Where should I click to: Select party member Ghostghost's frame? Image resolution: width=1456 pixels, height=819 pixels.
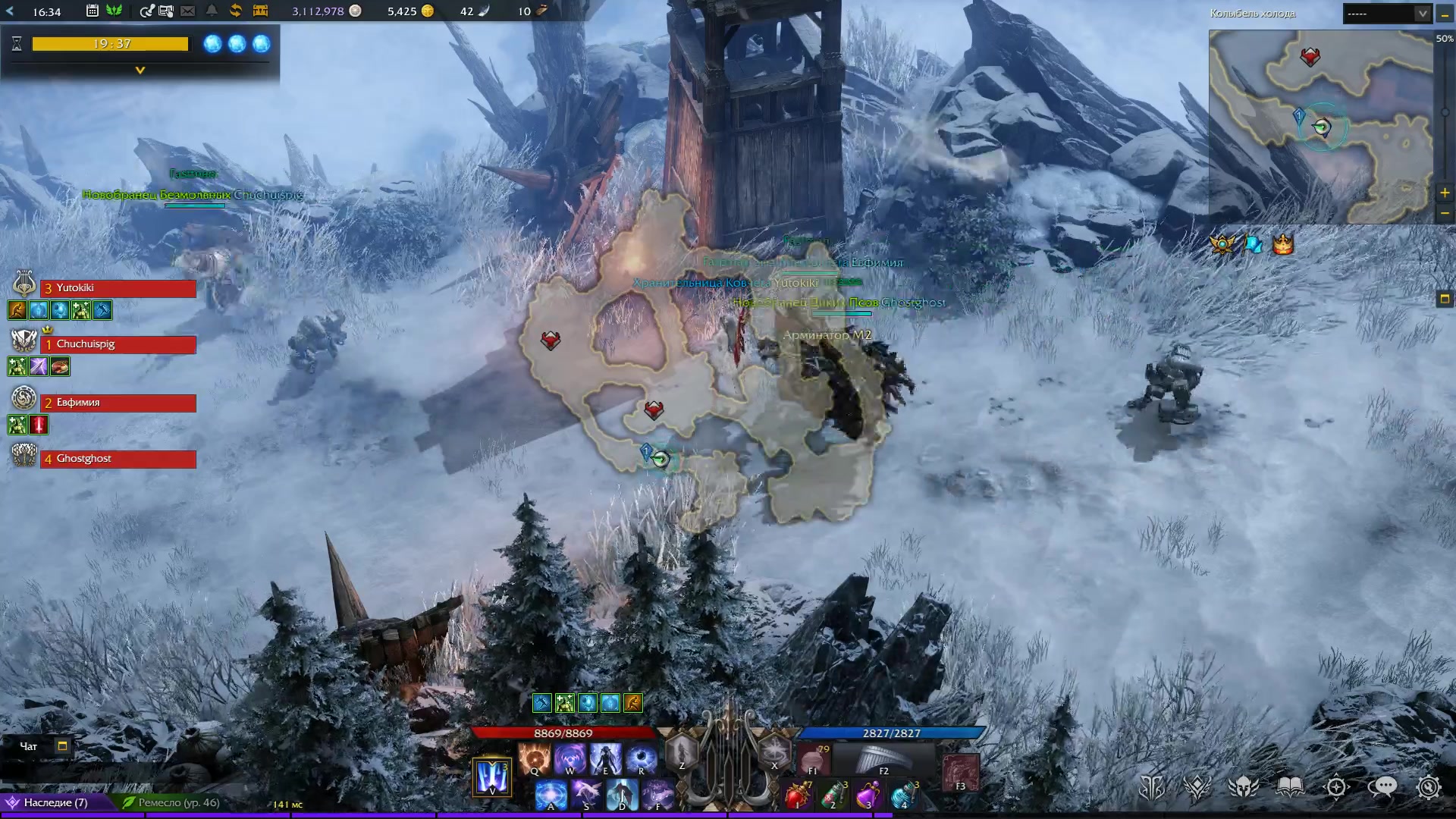118,459
